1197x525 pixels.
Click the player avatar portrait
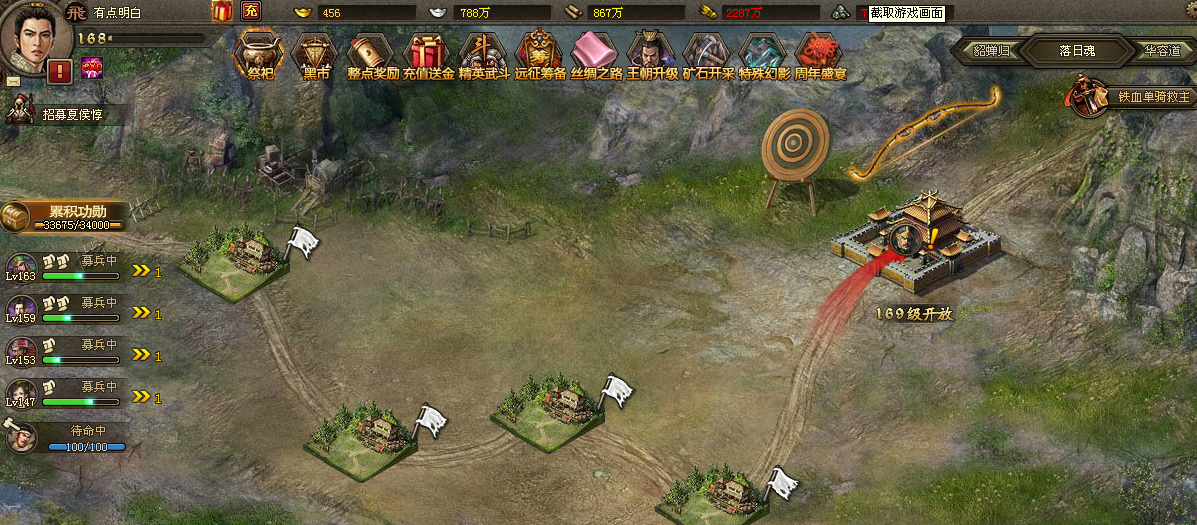[x=35, y=35]
